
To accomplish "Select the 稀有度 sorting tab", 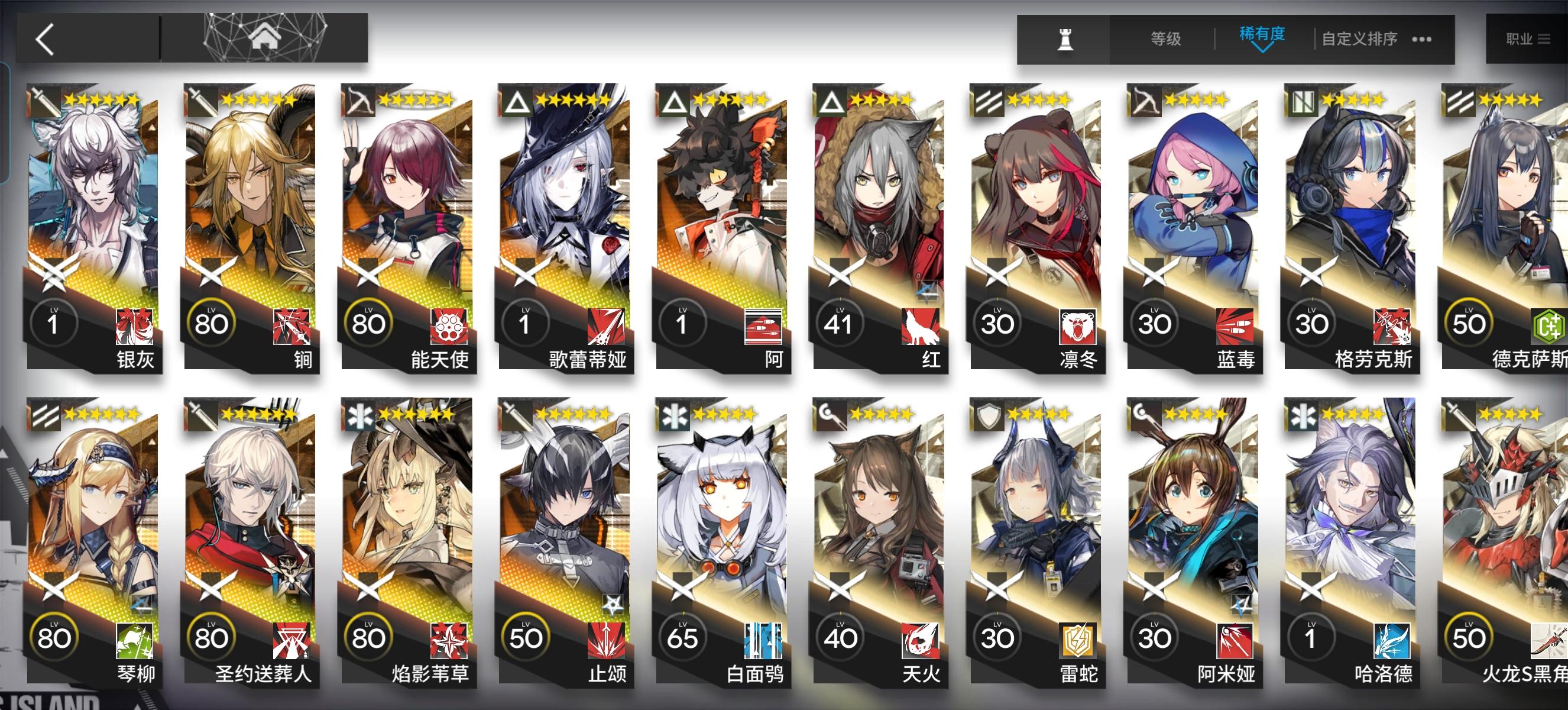I will coord(1263,35).
